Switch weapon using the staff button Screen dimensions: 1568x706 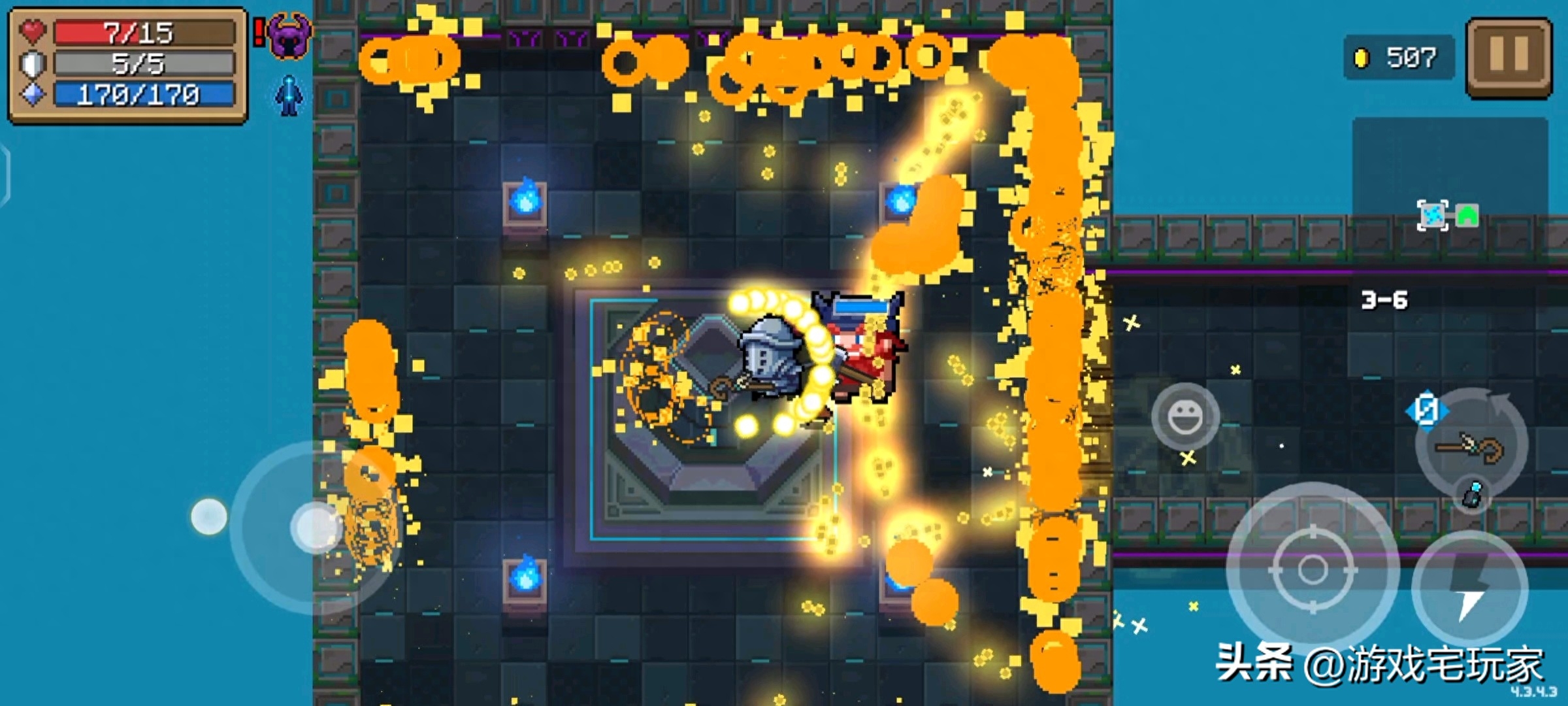click(1471, 446)
